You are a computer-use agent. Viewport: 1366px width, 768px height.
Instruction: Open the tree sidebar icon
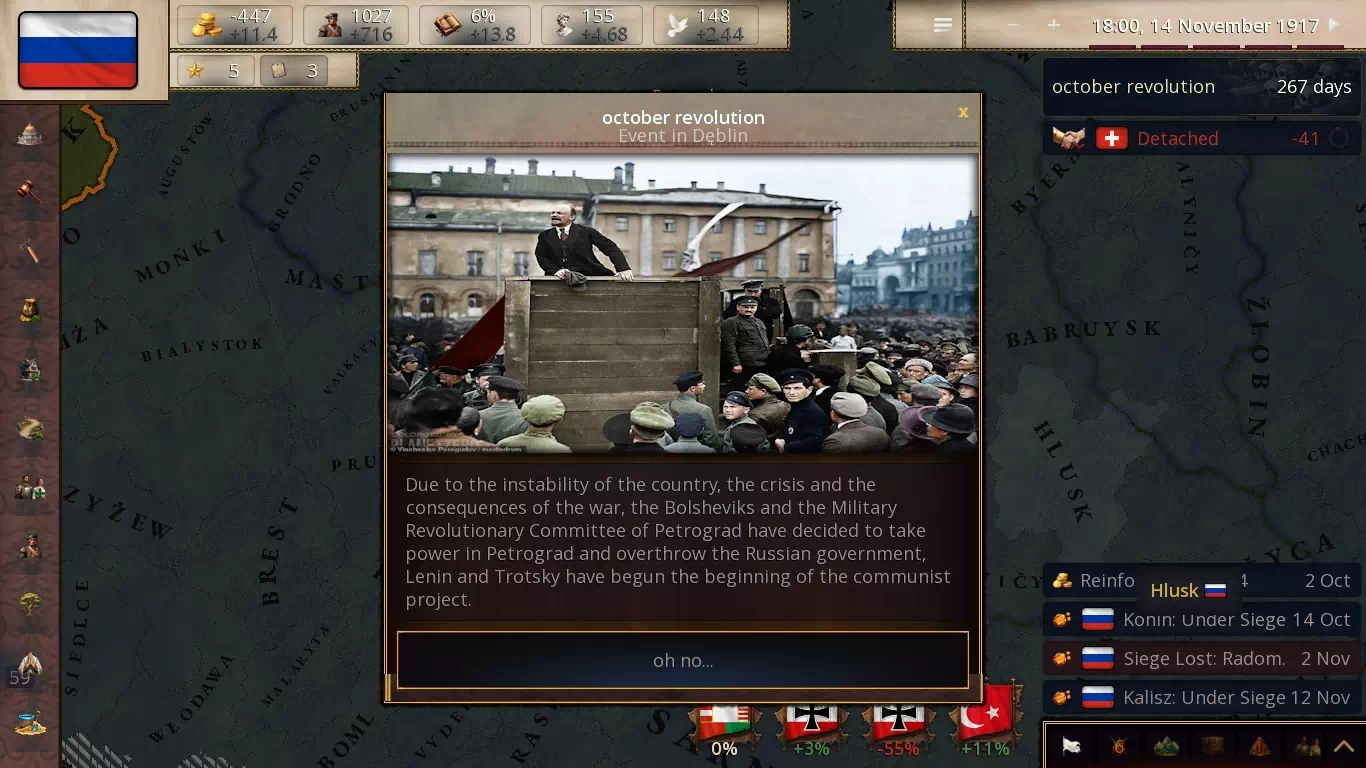[x=30, y=603]
